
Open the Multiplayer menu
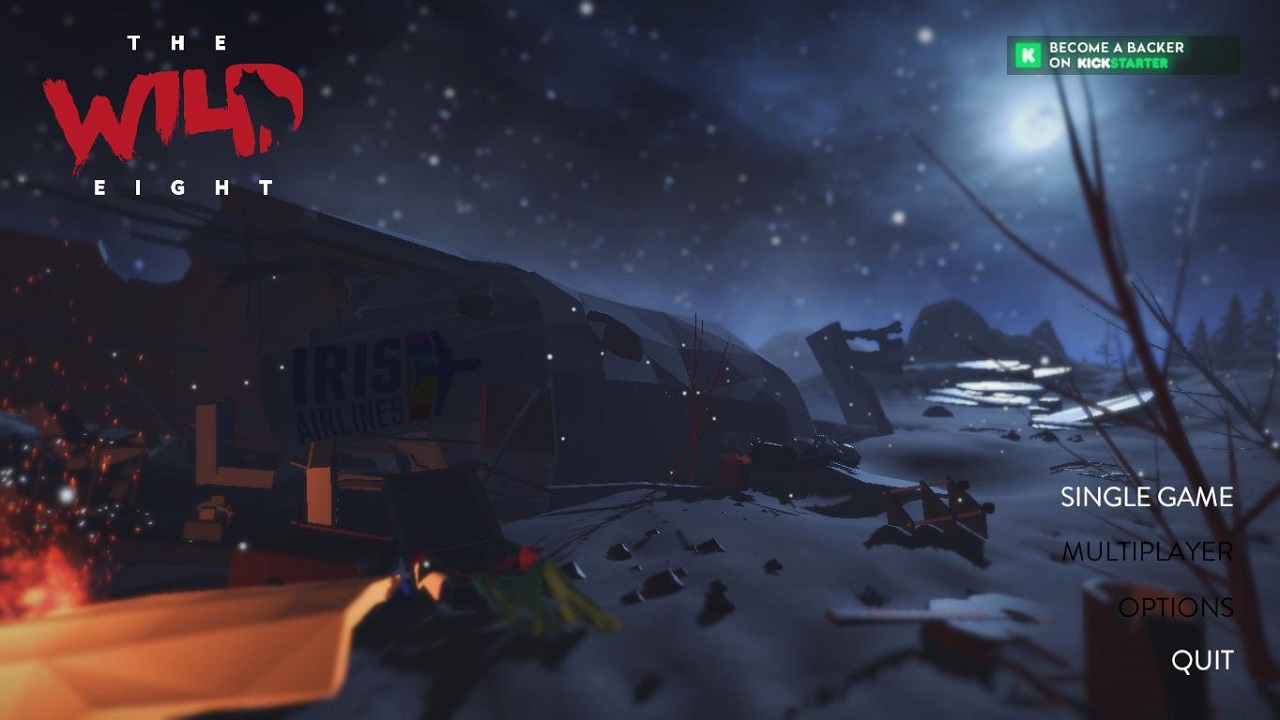[x=1147, y=552]
